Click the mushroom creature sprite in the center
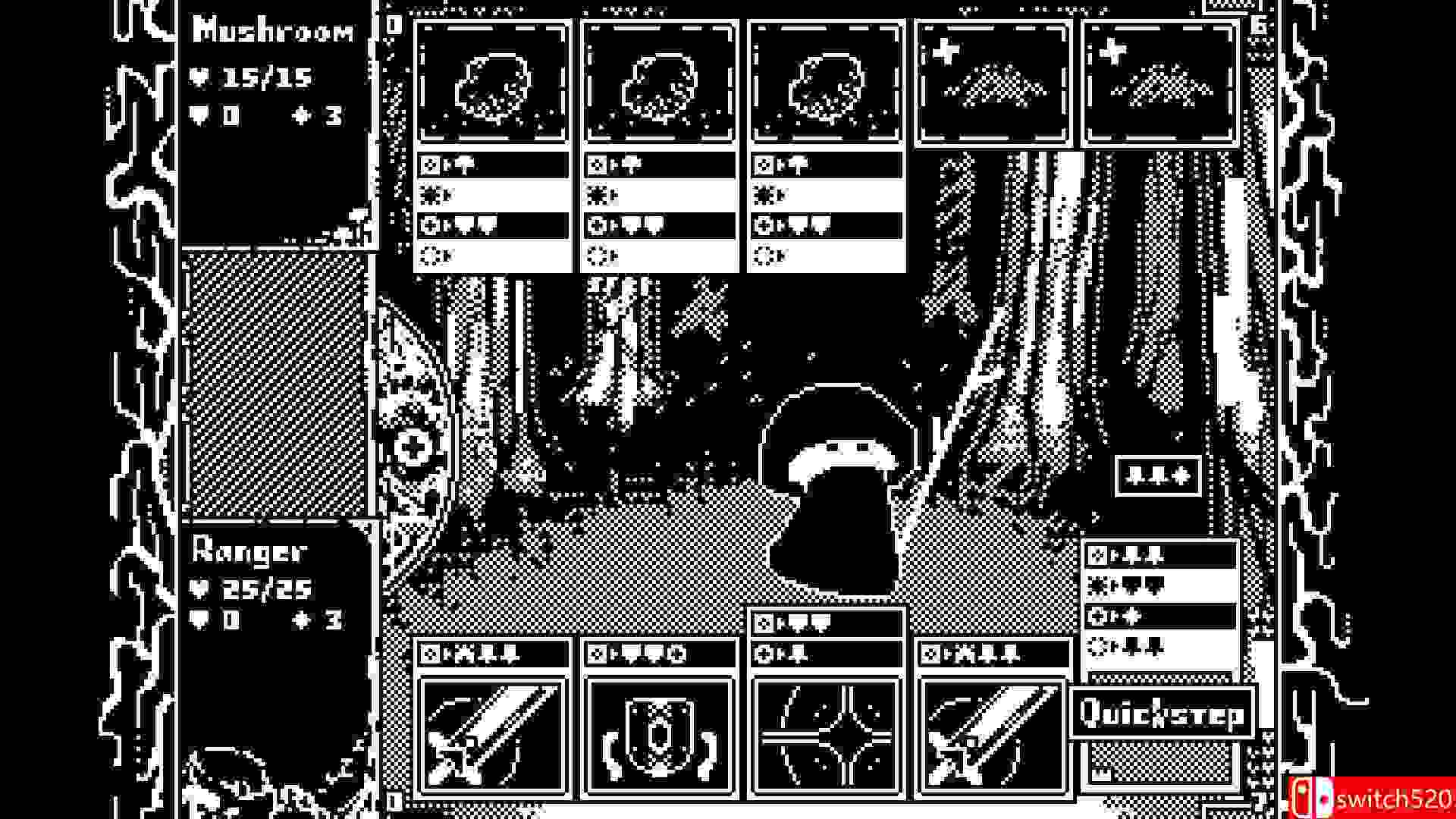 [838, 485]
